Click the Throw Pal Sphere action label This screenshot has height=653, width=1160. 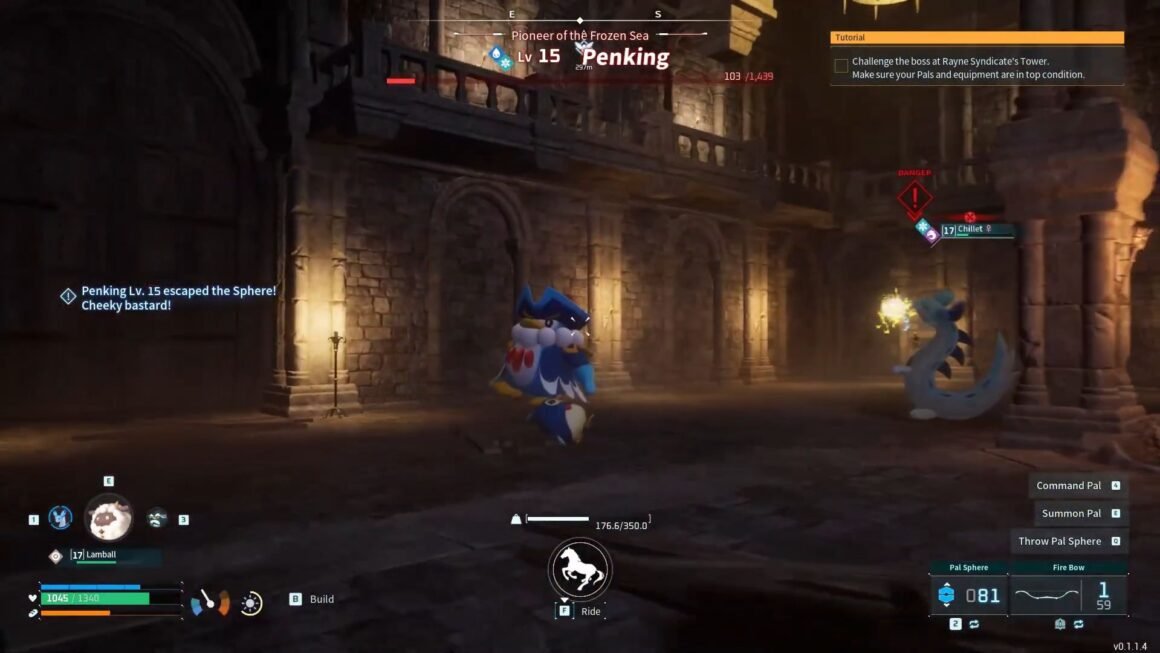pos(1059,542)
